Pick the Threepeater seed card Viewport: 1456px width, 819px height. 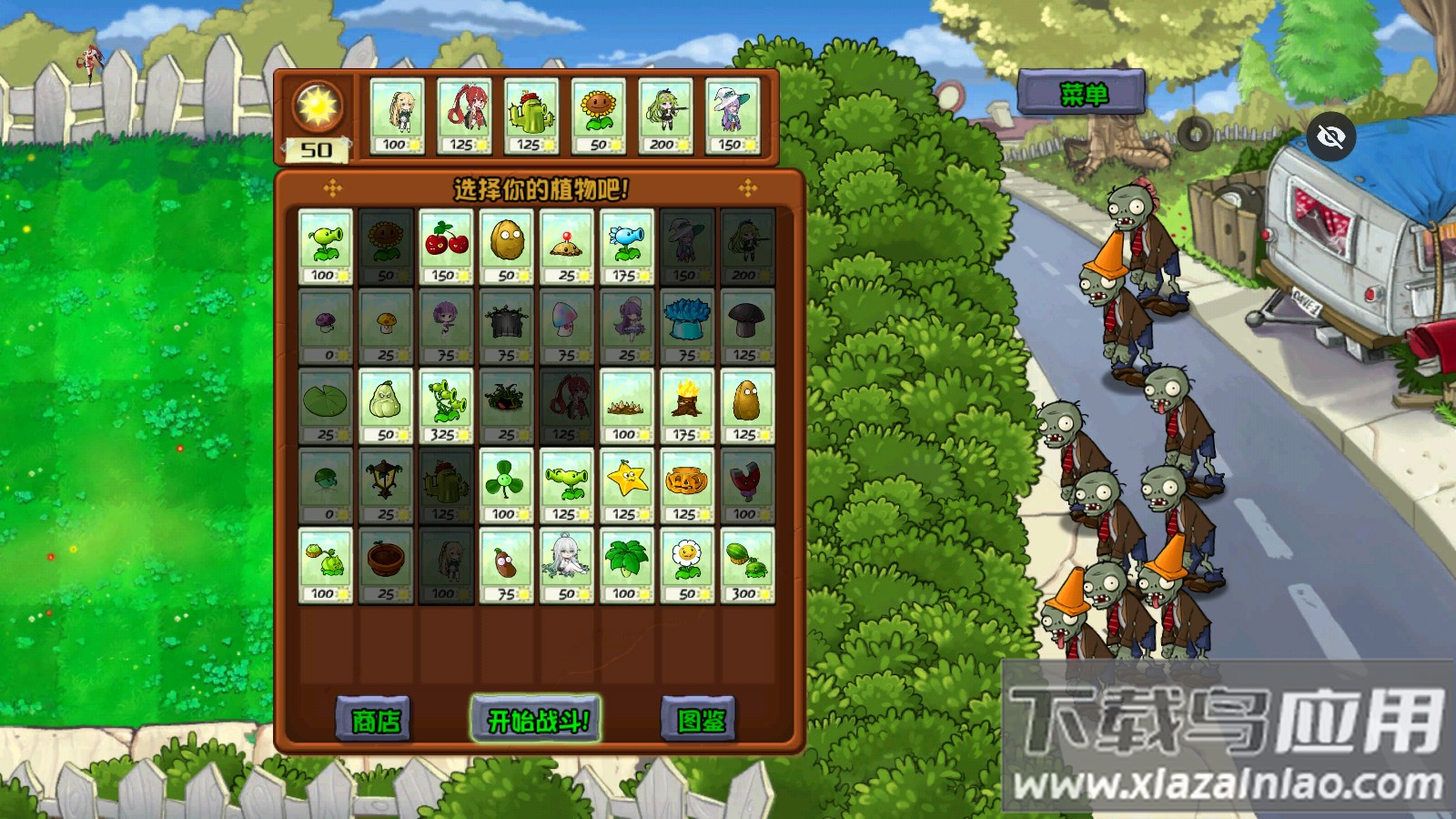pyautogui.click(x=446, y=406)
